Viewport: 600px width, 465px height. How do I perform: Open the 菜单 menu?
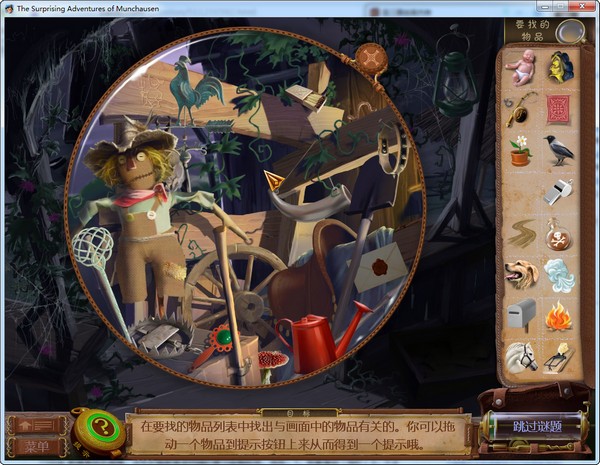[37, 446]
